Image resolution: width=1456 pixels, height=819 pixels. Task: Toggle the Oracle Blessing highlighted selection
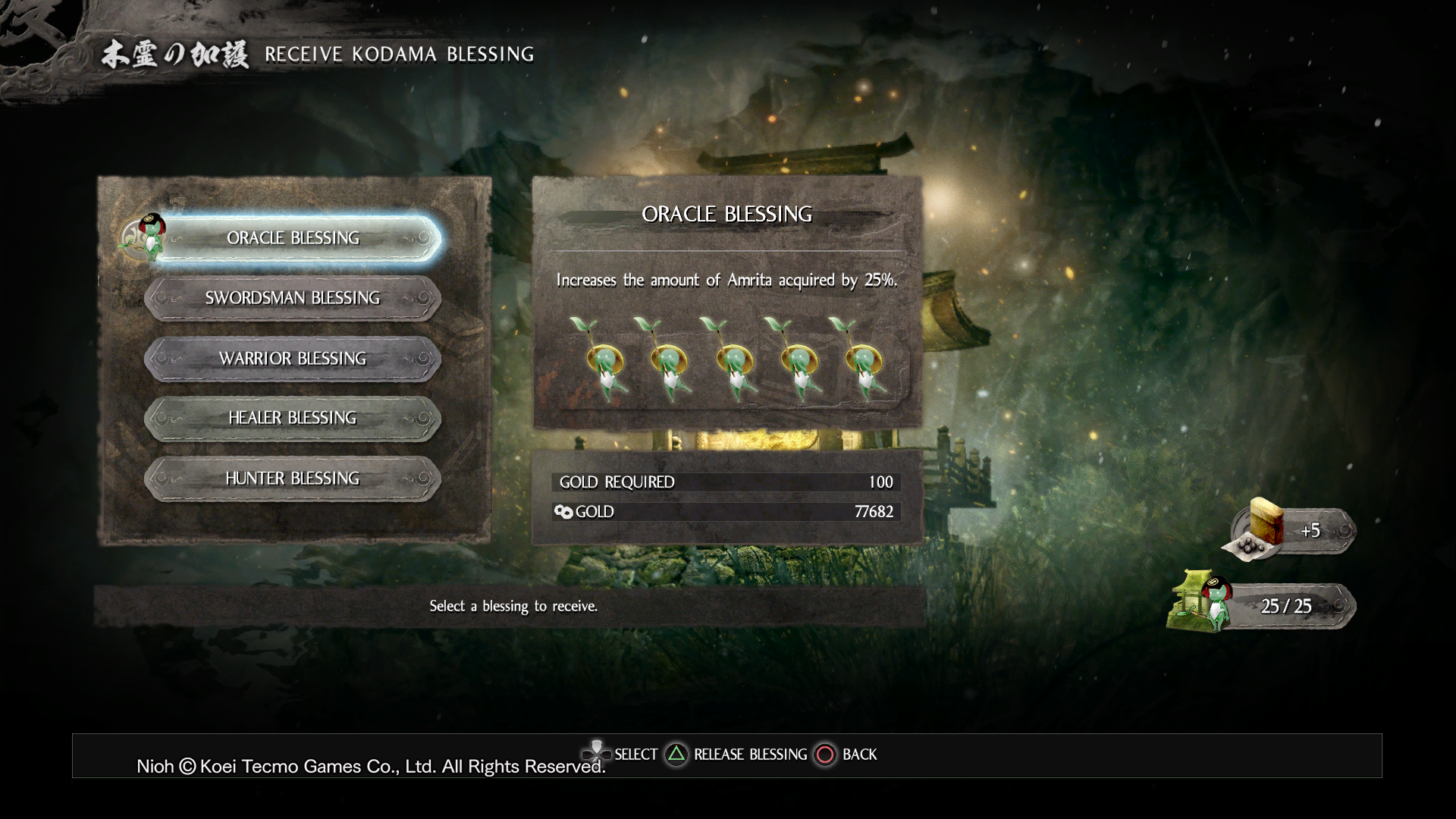point(292,237)
